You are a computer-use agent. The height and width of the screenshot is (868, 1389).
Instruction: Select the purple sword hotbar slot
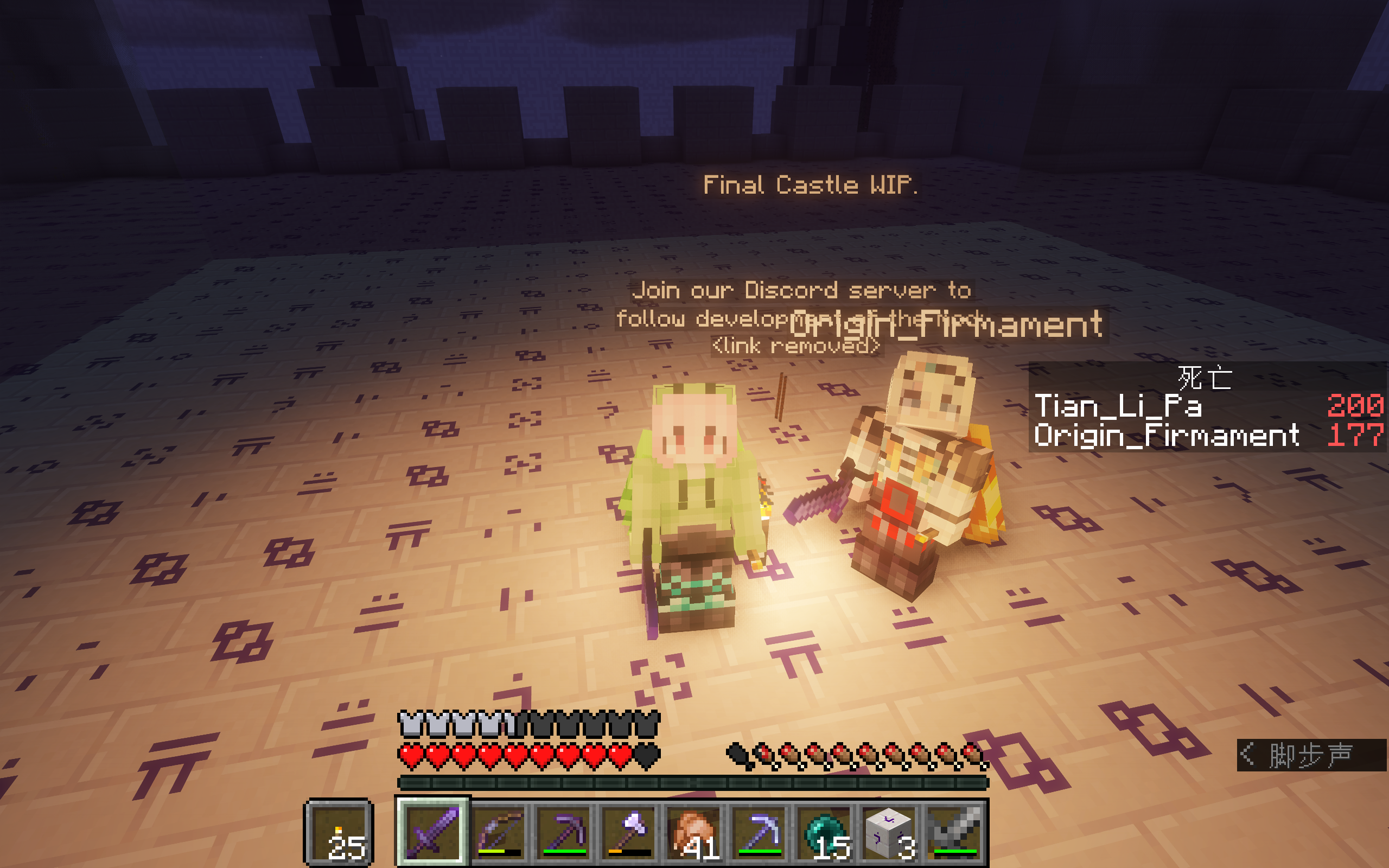(x=432, y=831)
